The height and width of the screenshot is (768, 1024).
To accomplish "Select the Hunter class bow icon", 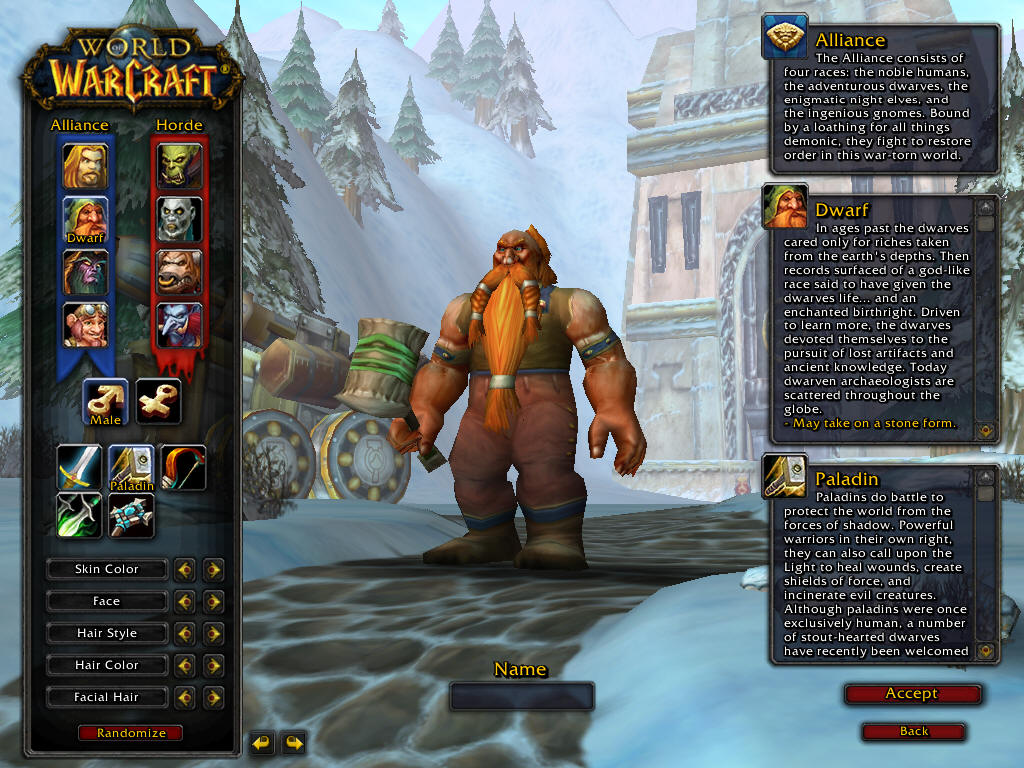I will [183, 468].
